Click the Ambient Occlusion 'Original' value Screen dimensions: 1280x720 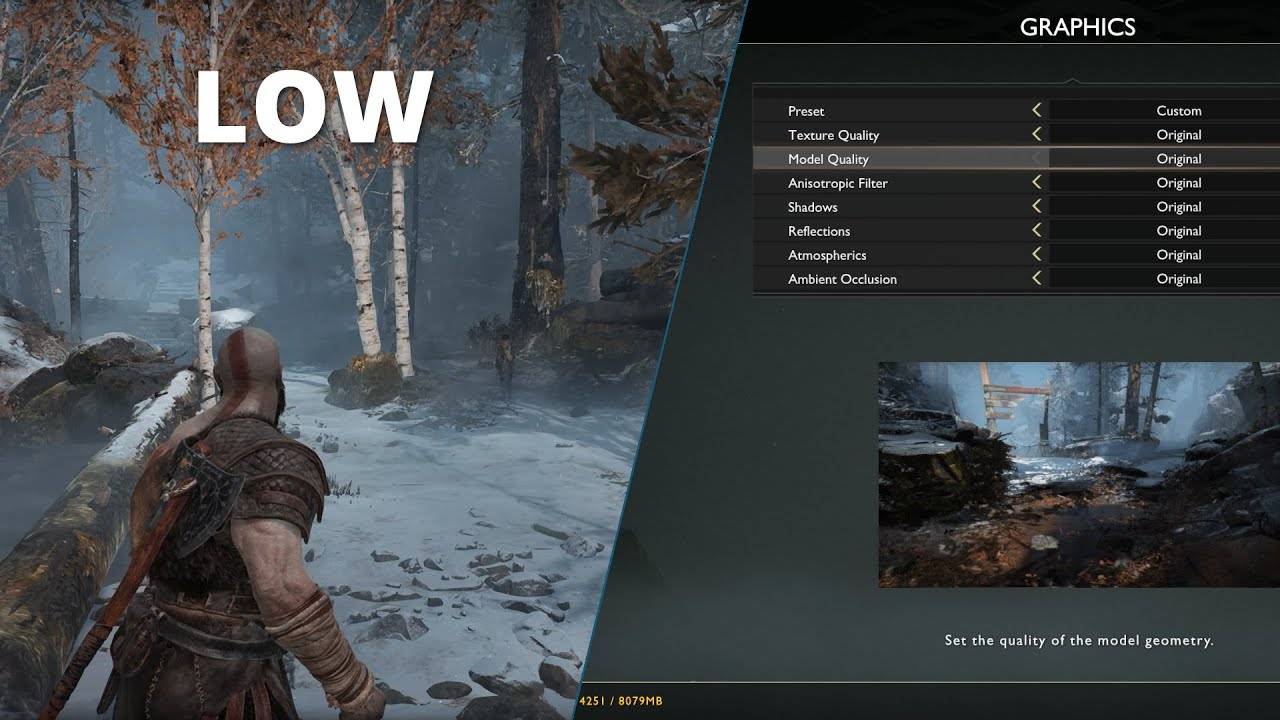coord(1179,278)
